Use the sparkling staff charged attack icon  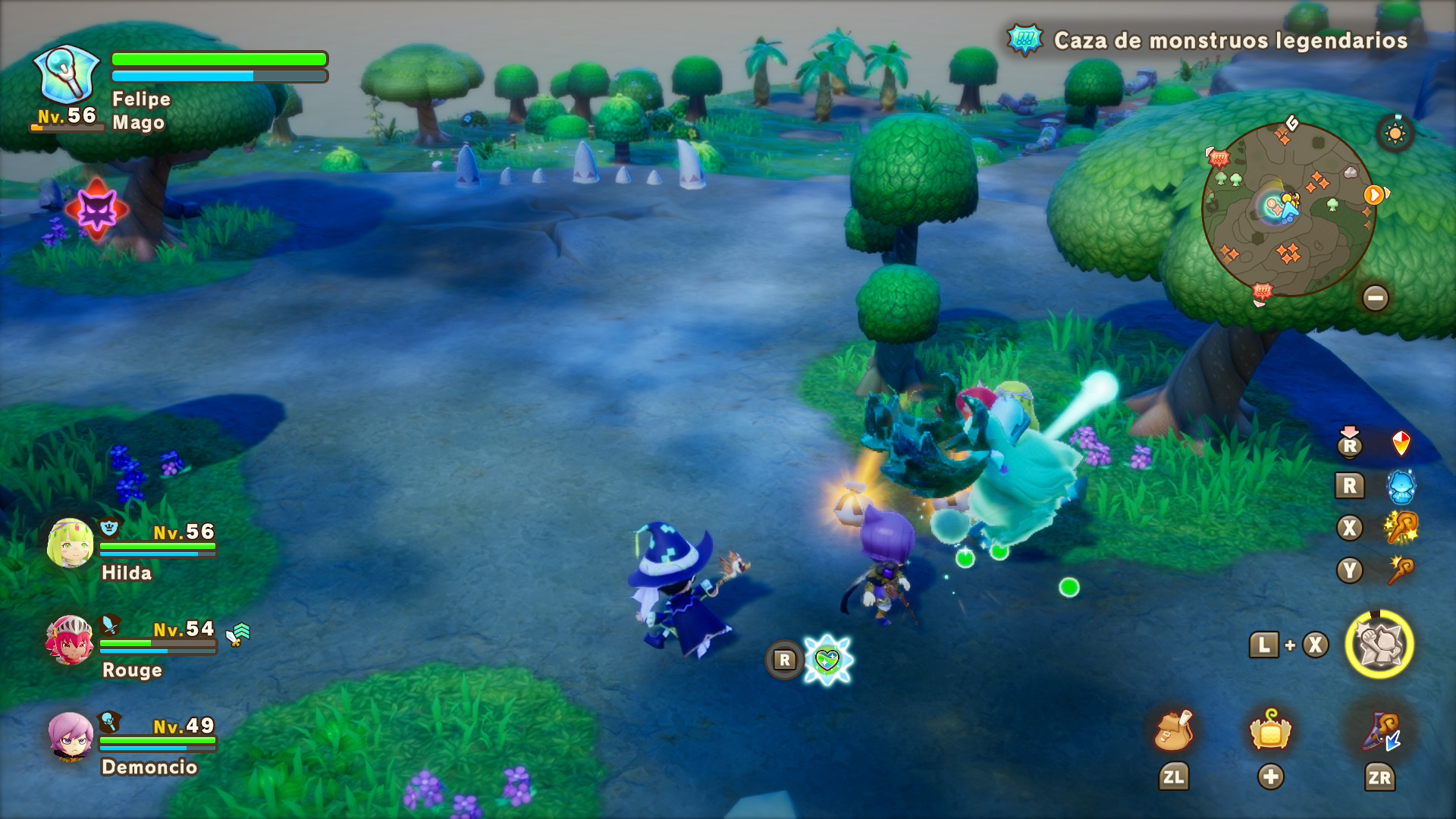(1401, 528)
